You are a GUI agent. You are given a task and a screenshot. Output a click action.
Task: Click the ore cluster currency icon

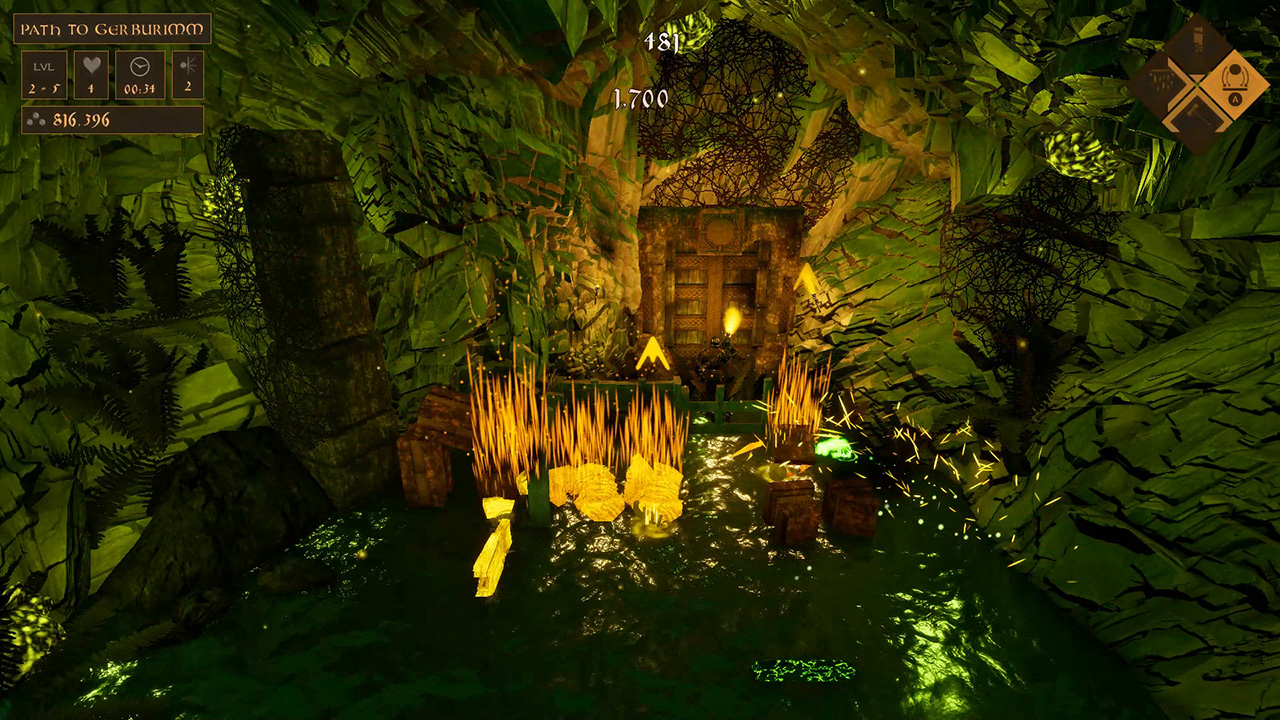tap(34, 120)
